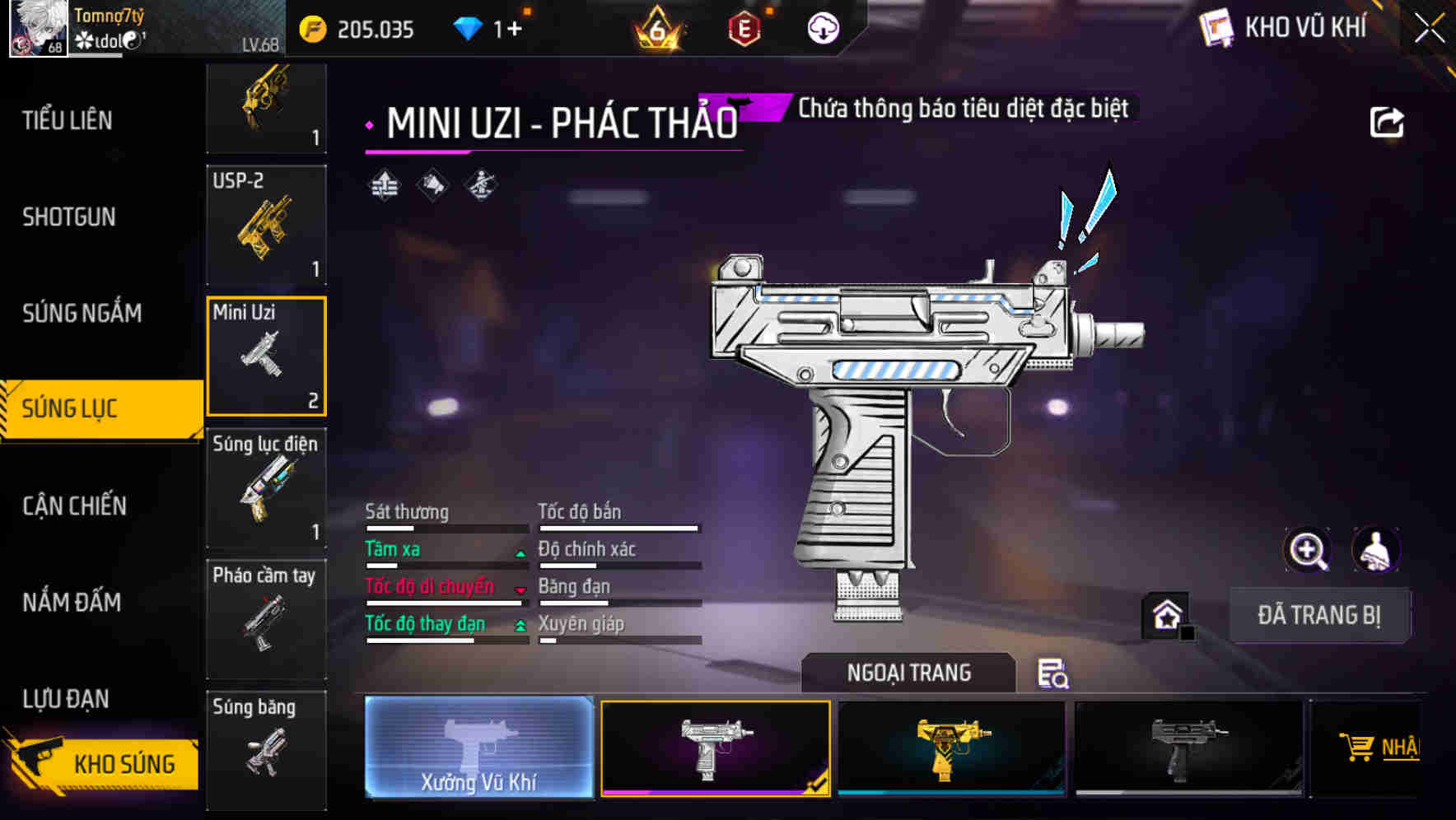Open the LỰU ĐẠN category
Viewport: 1456px width, 820px height.
[x=66, y=699]
